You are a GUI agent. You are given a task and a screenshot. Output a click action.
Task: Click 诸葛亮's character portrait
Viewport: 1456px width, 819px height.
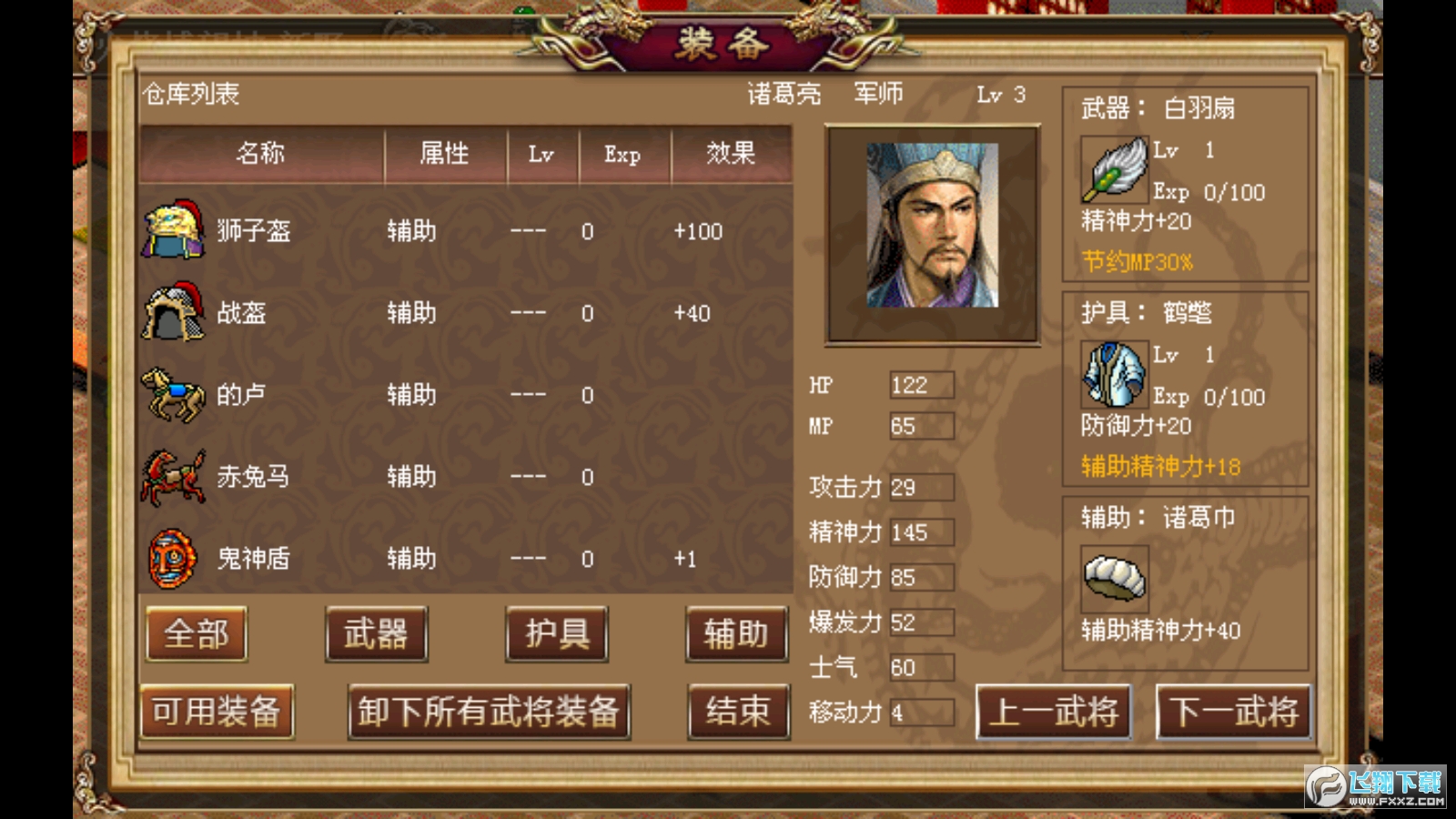(931, 233)
